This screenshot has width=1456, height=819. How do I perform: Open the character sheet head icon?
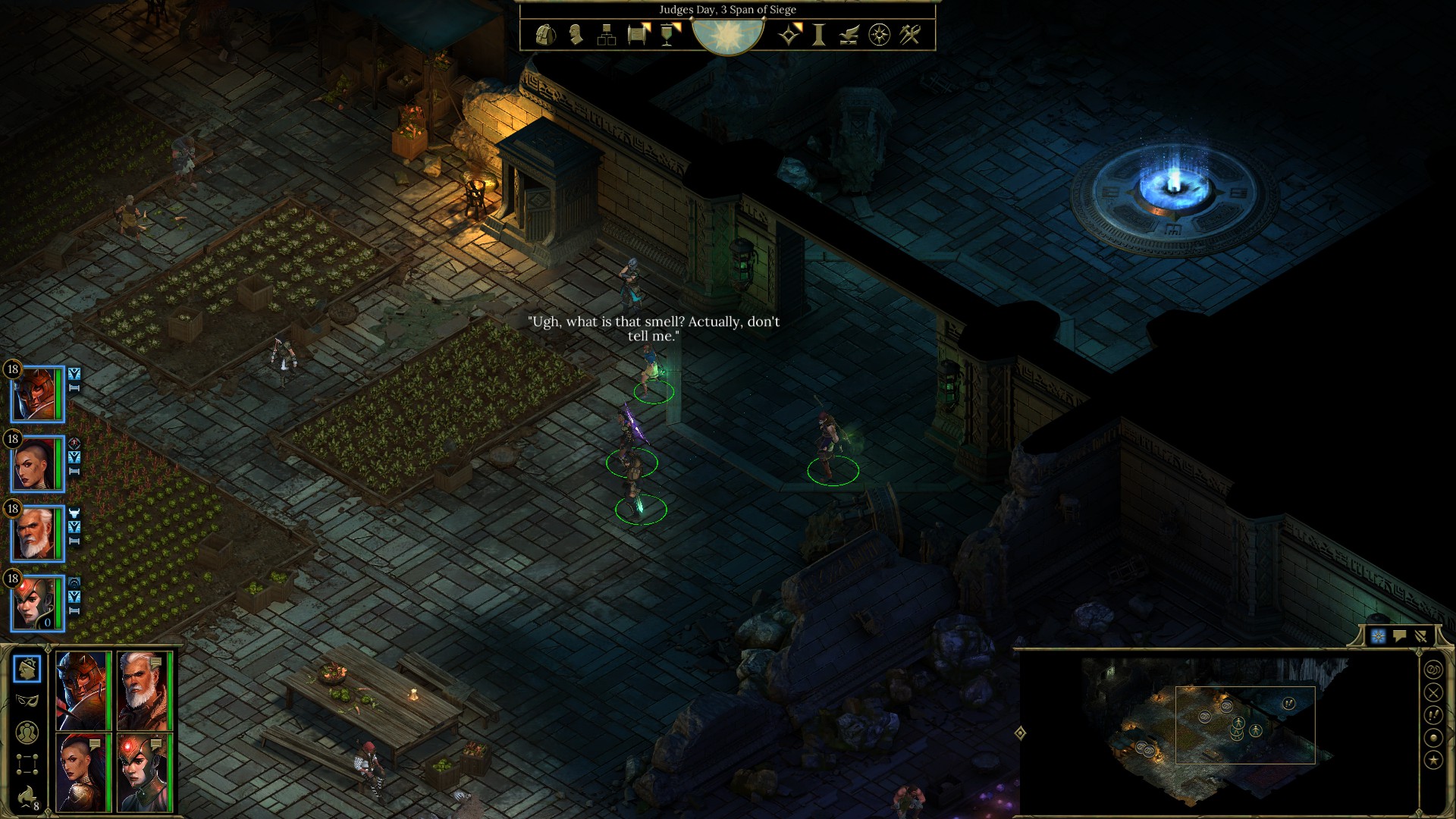[576, 35]
